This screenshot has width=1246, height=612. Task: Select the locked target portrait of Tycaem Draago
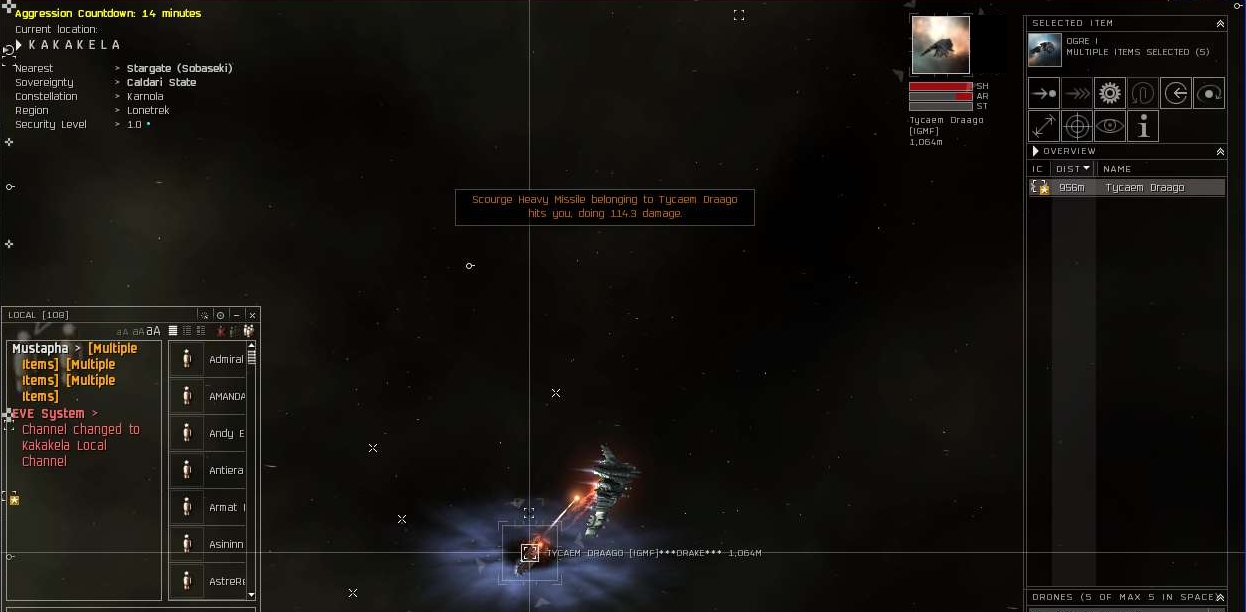coord(940,45)
